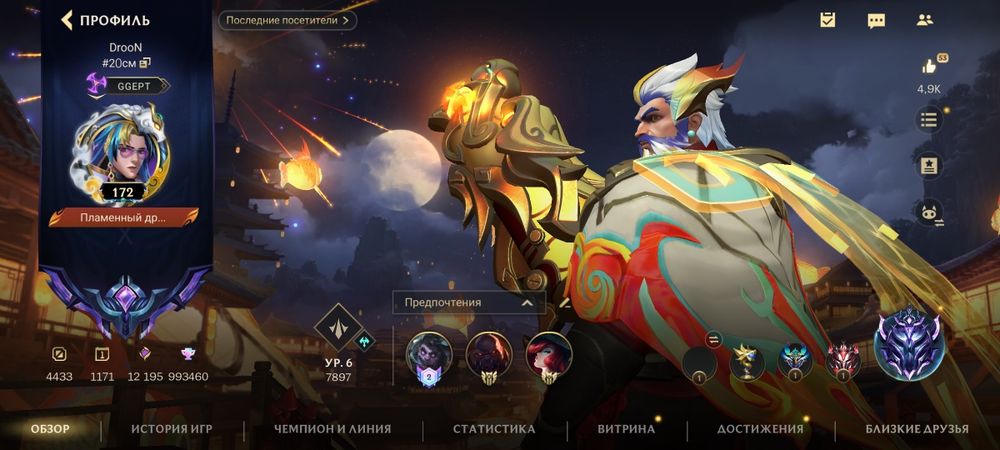Select the Обзор tab
This screenshot has height=450, width=1000.
[51, 429]
